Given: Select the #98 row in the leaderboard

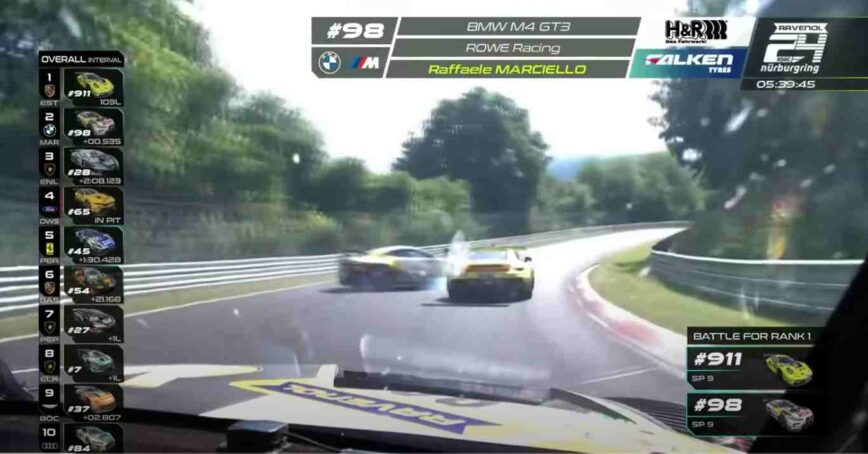Looking at the screenshot, I should (x=93, y=125).
